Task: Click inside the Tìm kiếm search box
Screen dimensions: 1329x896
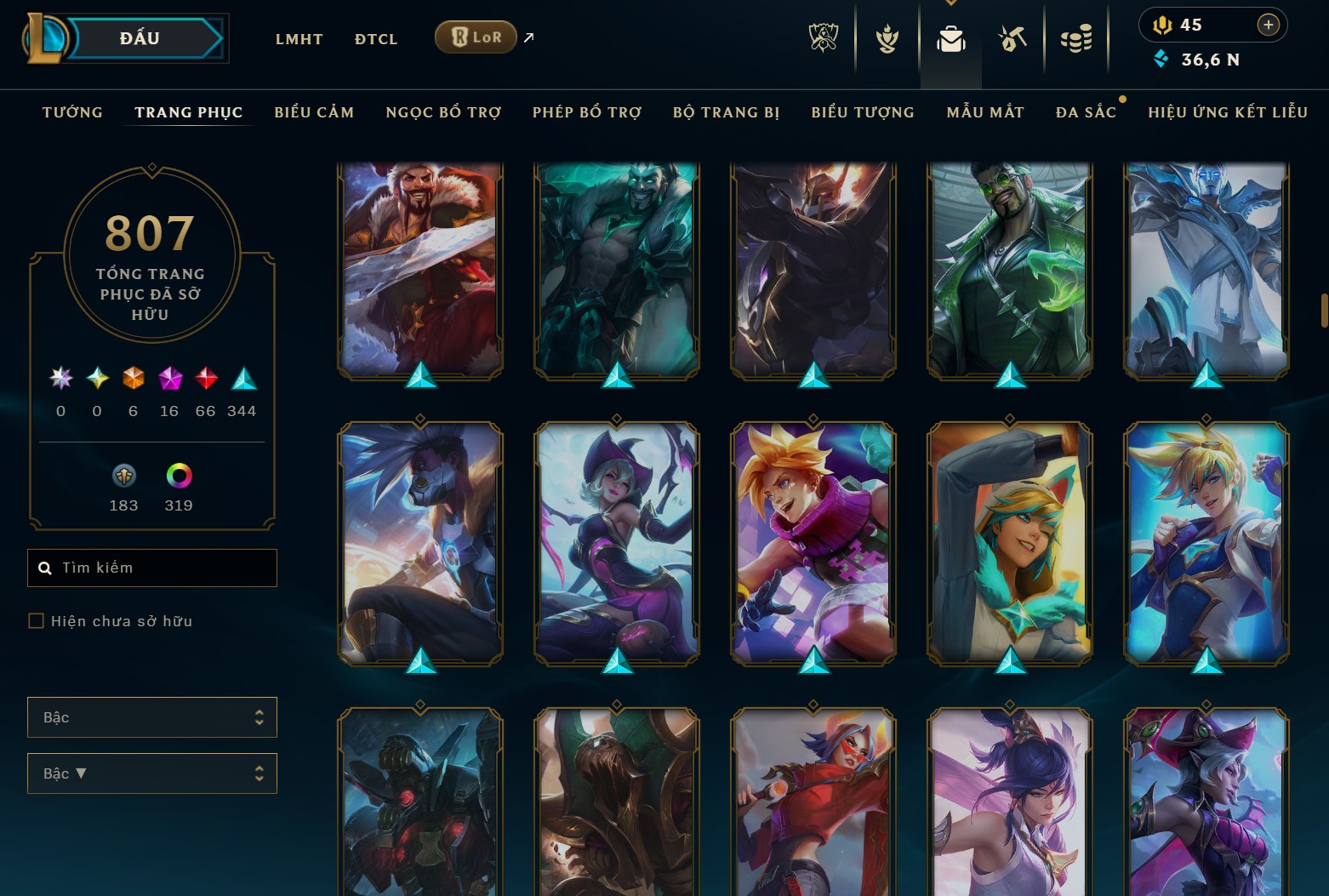Action: [x=151, y=568]
